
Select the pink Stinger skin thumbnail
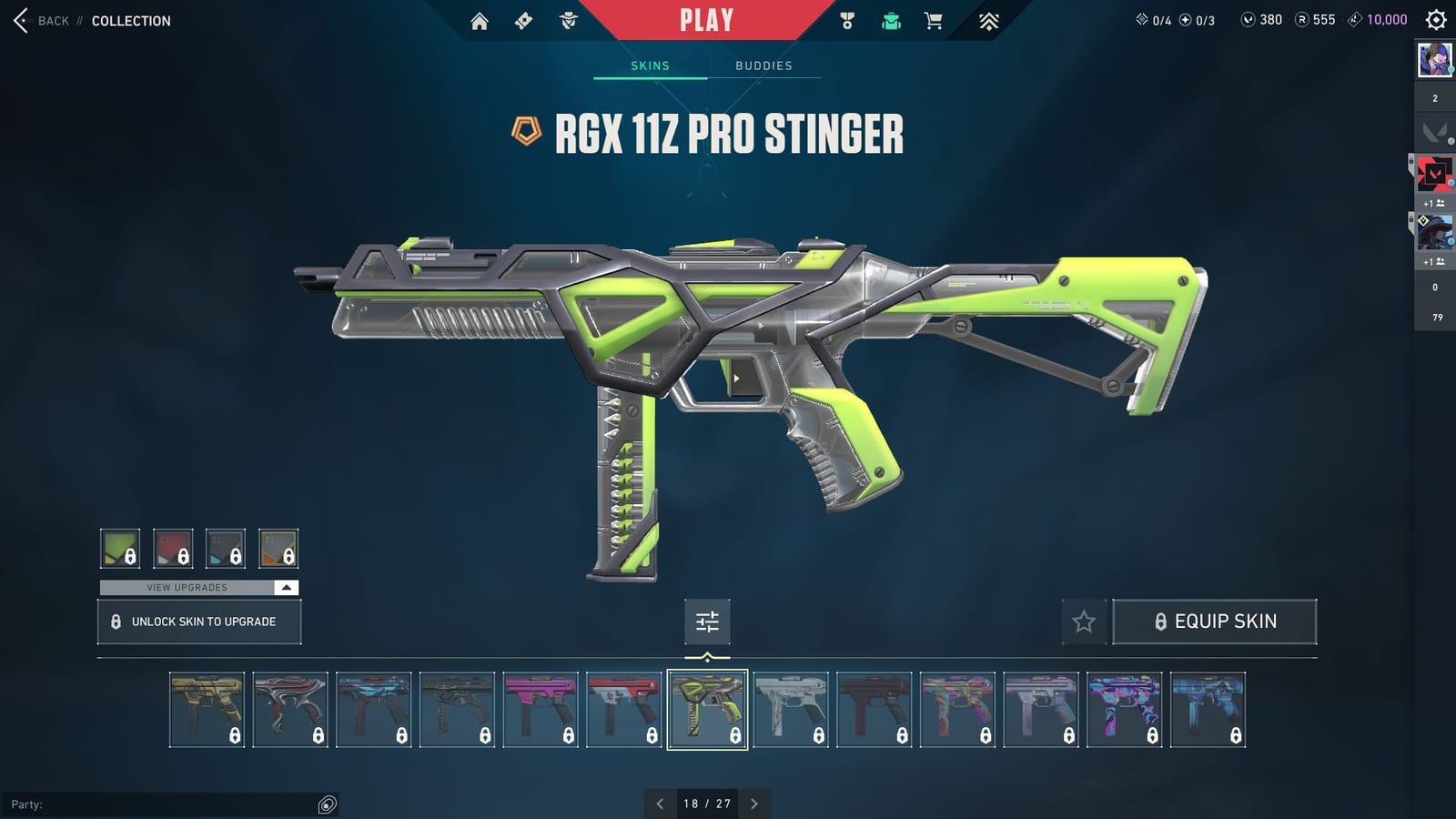pyautogui.click(x=541, y=708)
